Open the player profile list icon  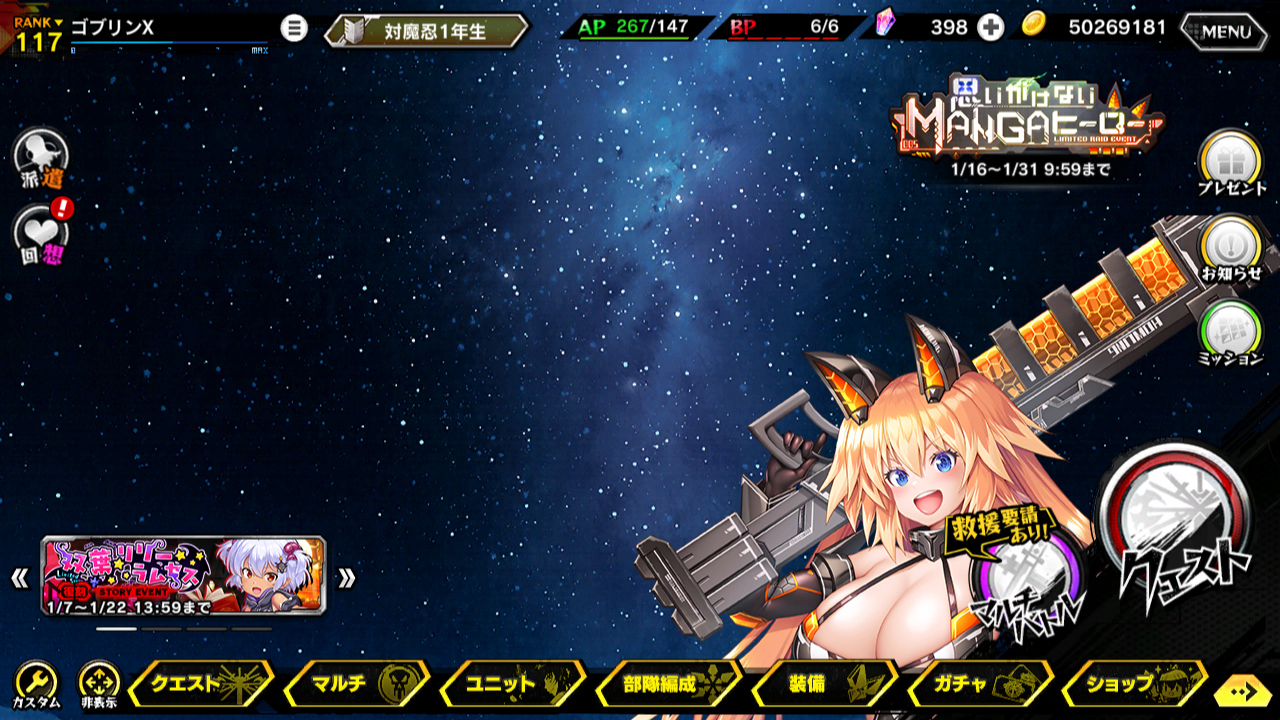coord(294,28)
